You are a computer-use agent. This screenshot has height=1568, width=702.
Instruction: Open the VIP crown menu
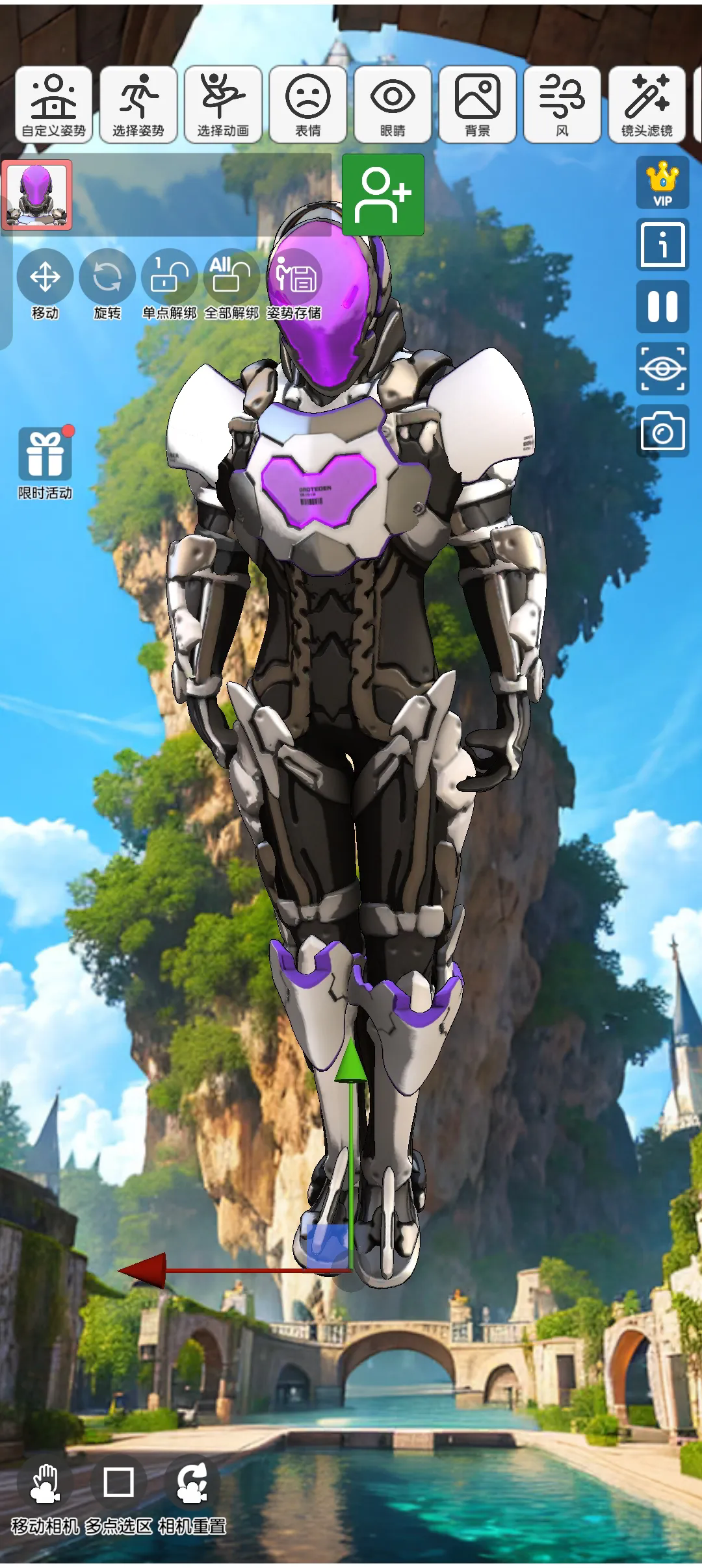(x=662, y=183)
